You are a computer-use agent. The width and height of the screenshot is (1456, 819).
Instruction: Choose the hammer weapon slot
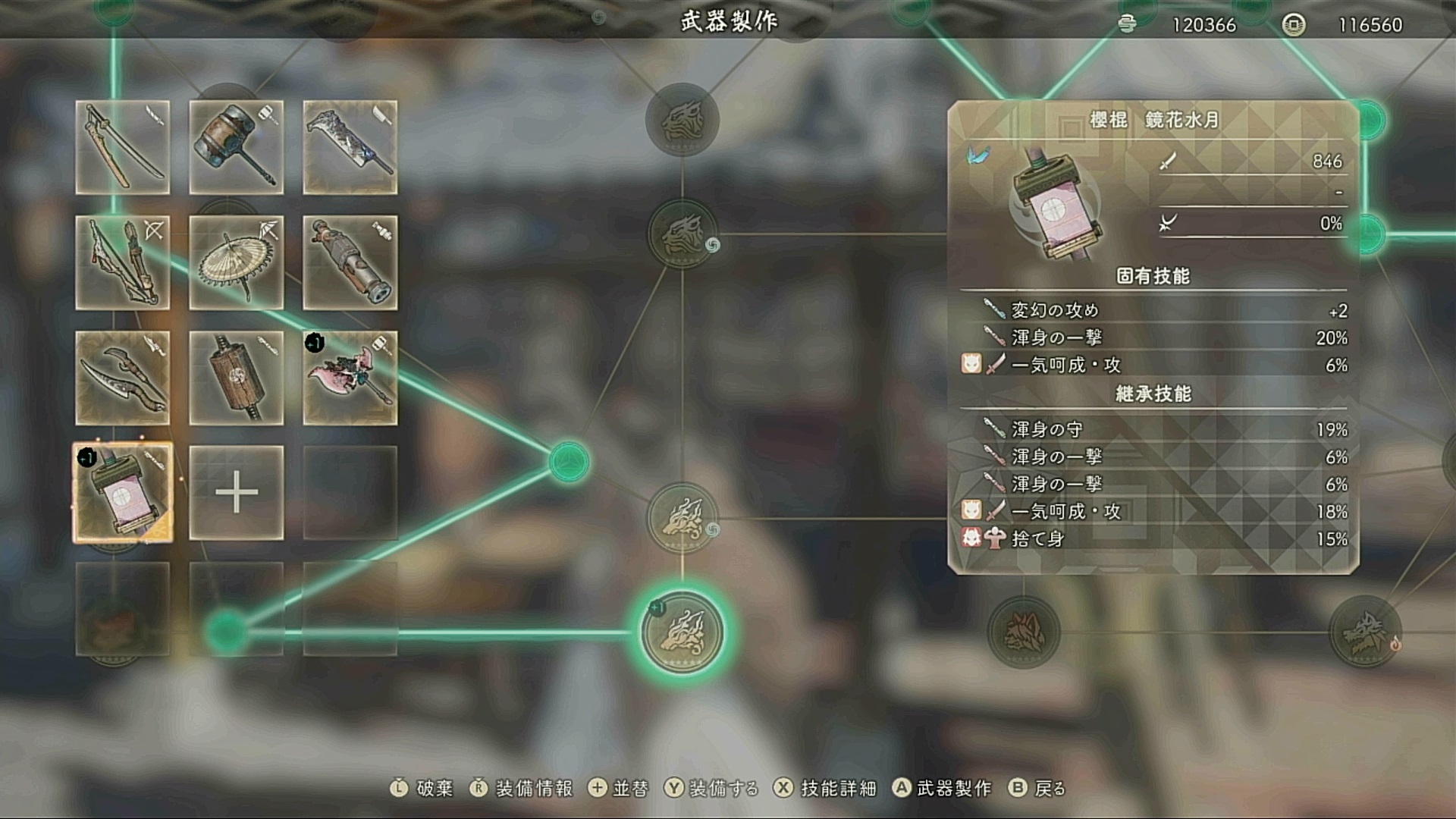pyautogui.click(x=237, y=147)
